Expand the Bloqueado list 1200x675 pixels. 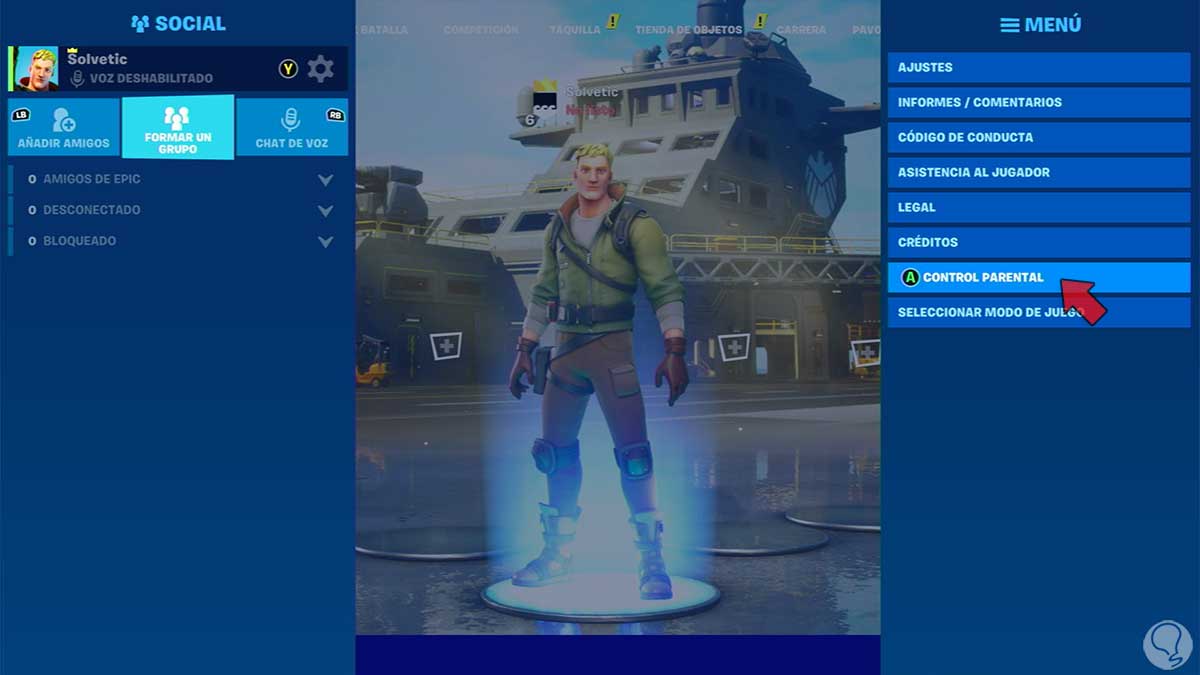(x=325, y=242)
